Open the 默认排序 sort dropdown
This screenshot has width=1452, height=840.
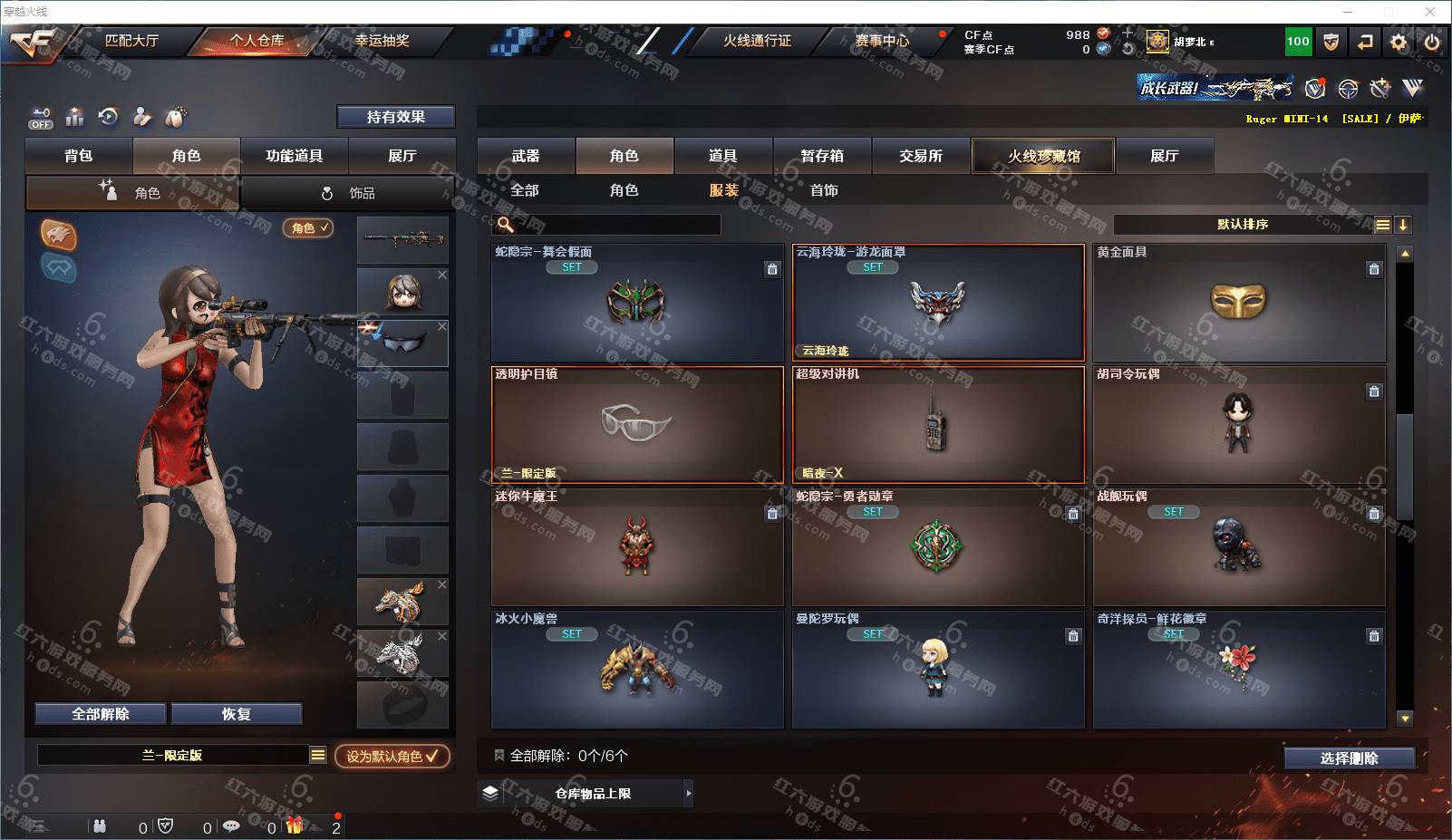(x=1243, y=225)
